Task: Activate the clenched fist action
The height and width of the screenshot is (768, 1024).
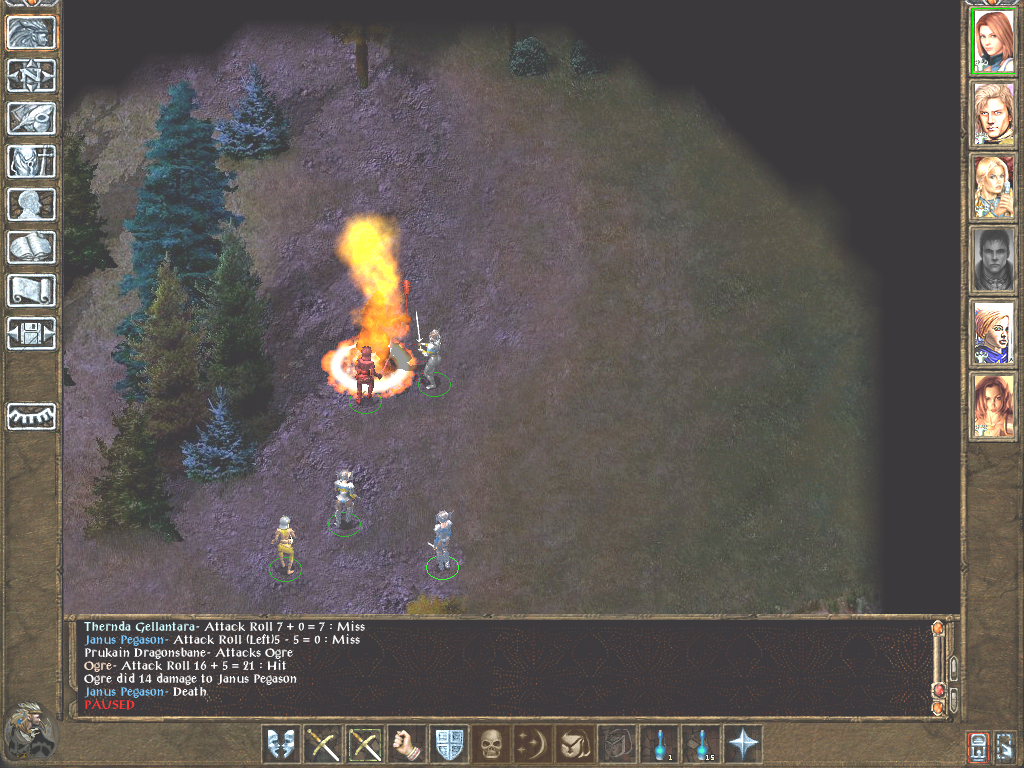Action: 407,744
